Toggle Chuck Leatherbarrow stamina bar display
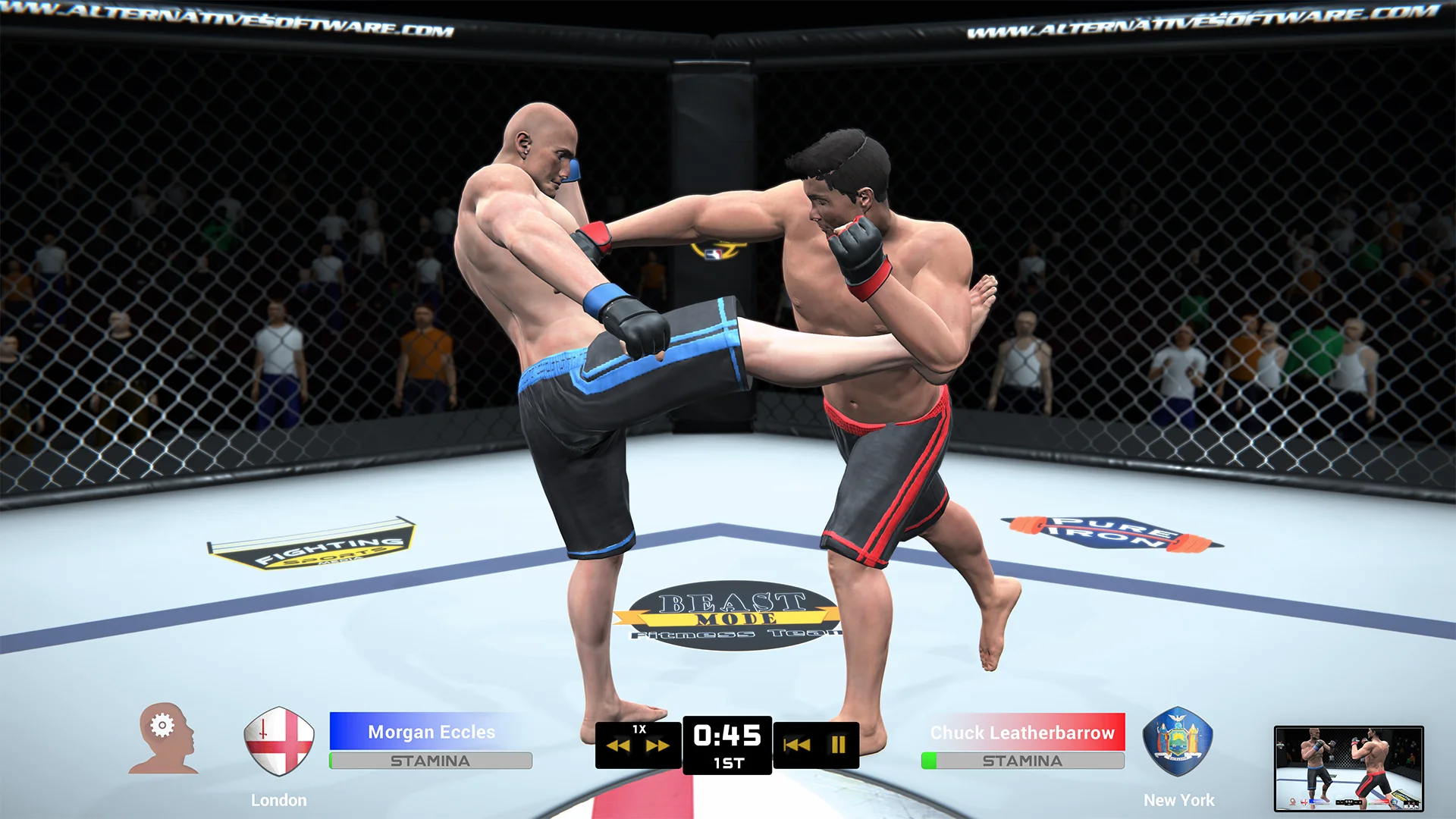 click(x=1023, y=758)
